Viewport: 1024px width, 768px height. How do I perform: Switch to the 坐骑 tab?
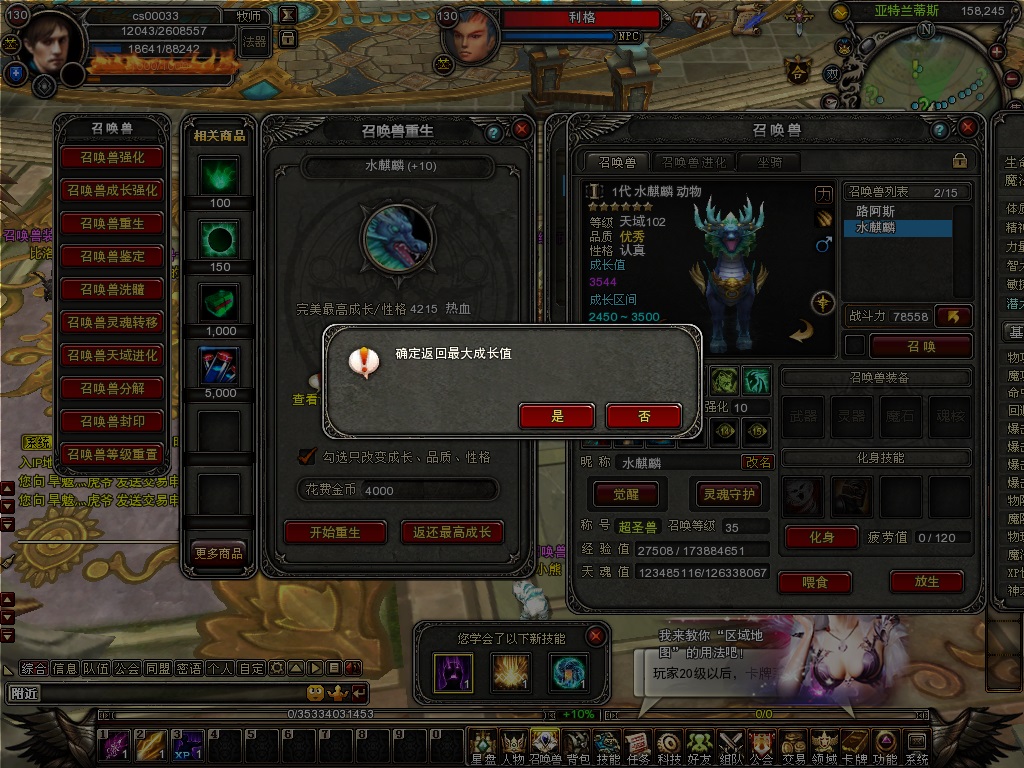[769, 162]
